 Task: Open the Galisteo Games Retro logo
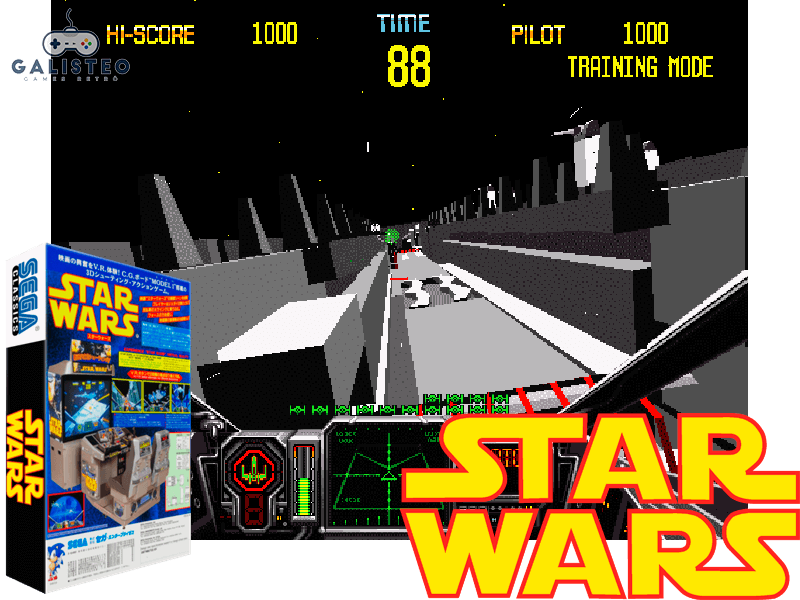click(69, 48)
